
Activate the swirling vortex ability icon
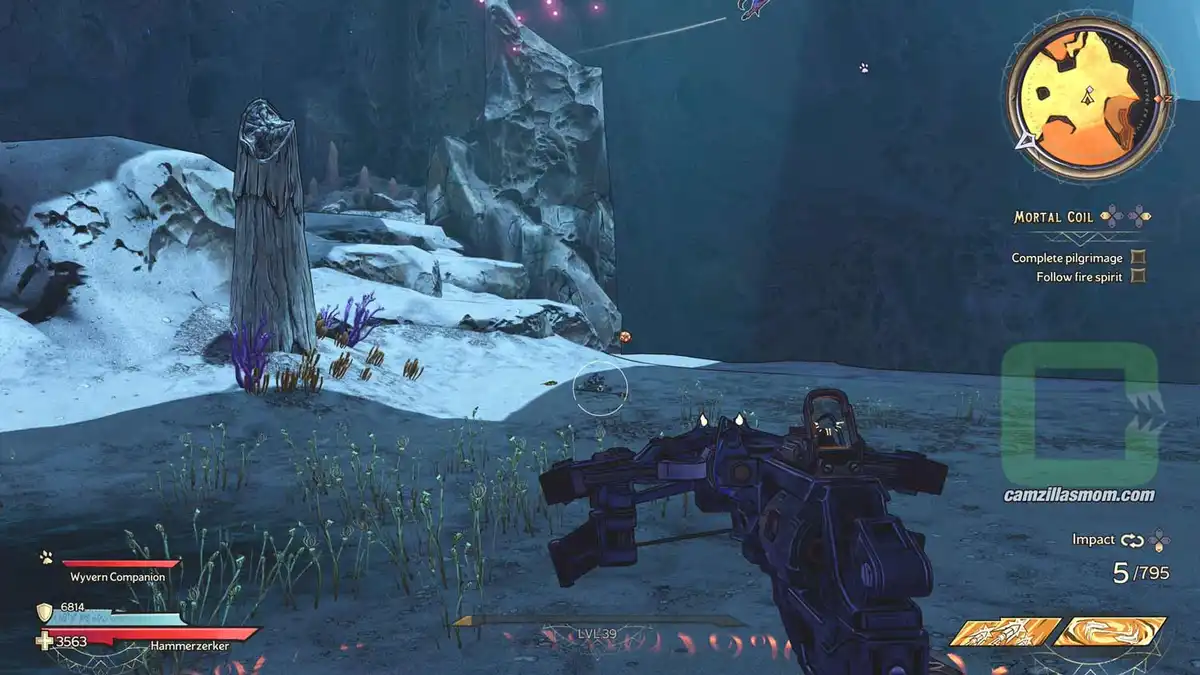point(1110,631)
